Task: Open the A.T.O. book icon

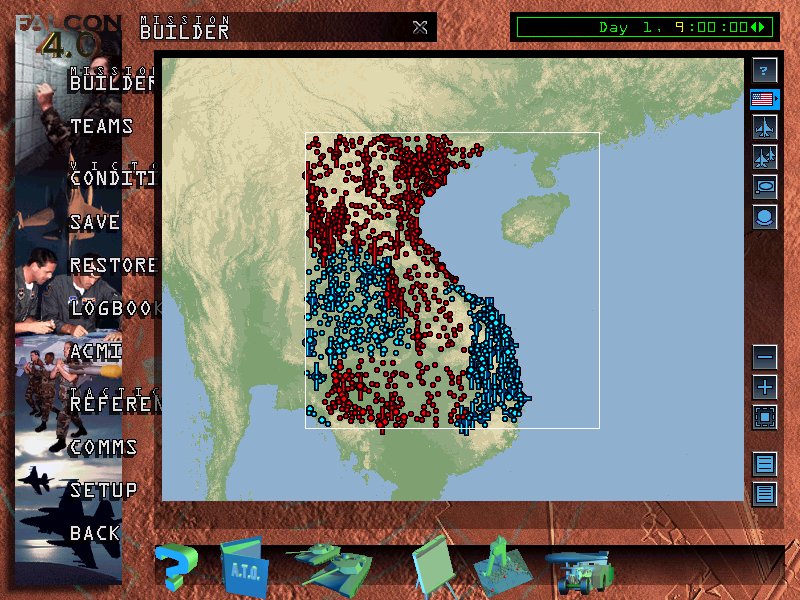Action: (x=240, y=567)
